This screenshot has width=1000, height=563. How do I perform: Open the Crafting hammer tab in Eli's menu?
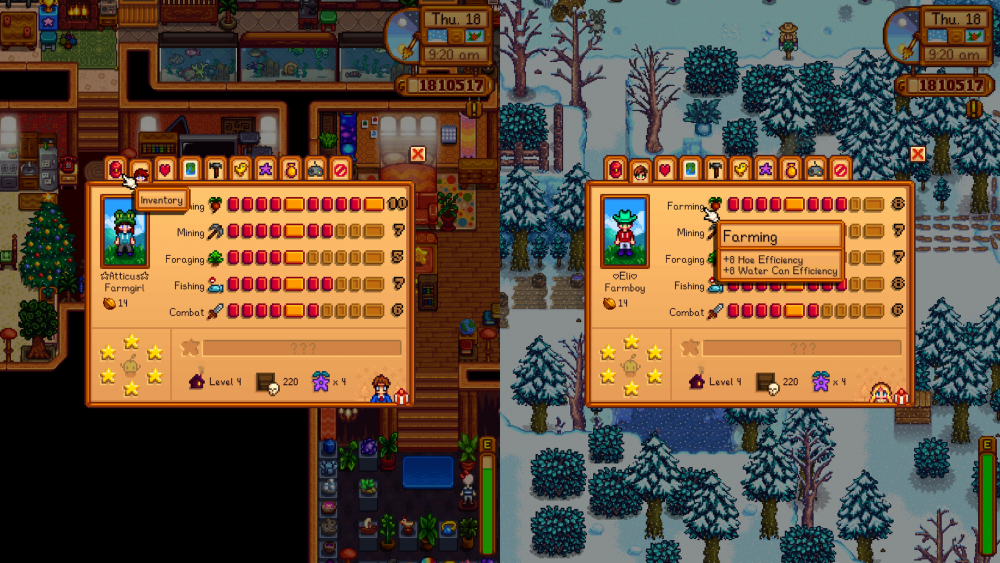(x=715, y=169)
